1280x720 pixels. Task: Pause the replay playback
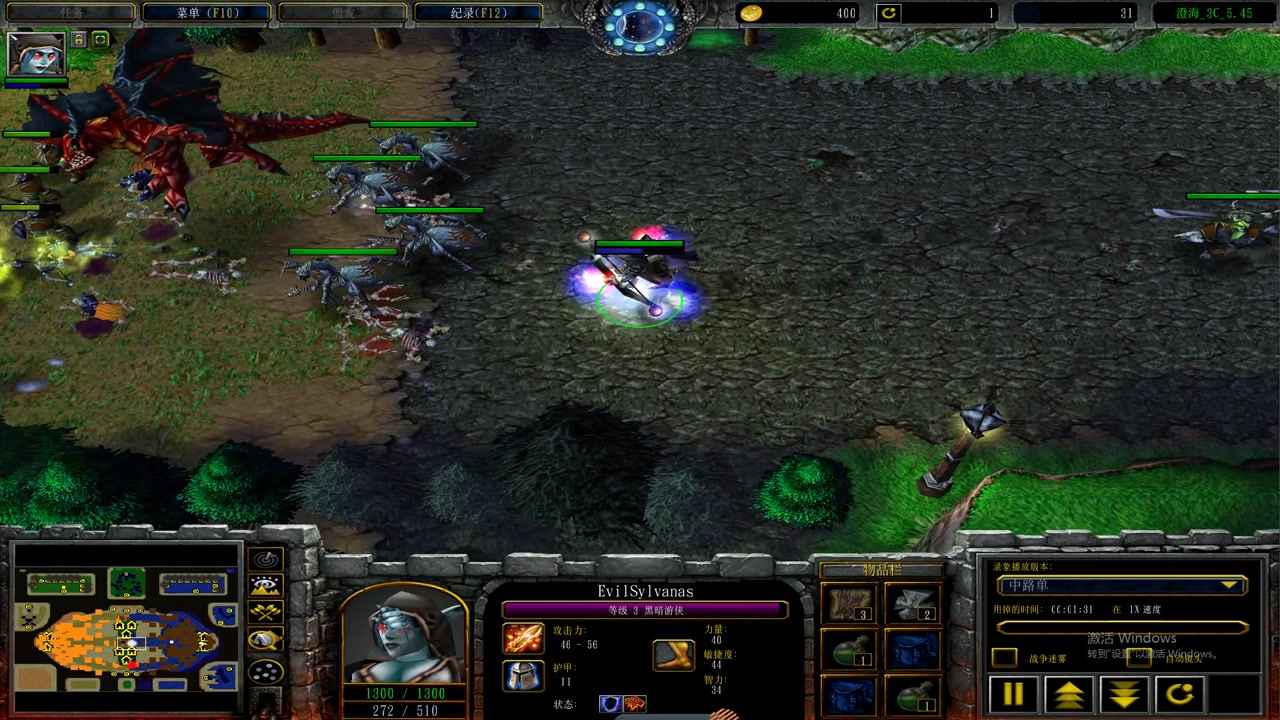[1012, 694]
